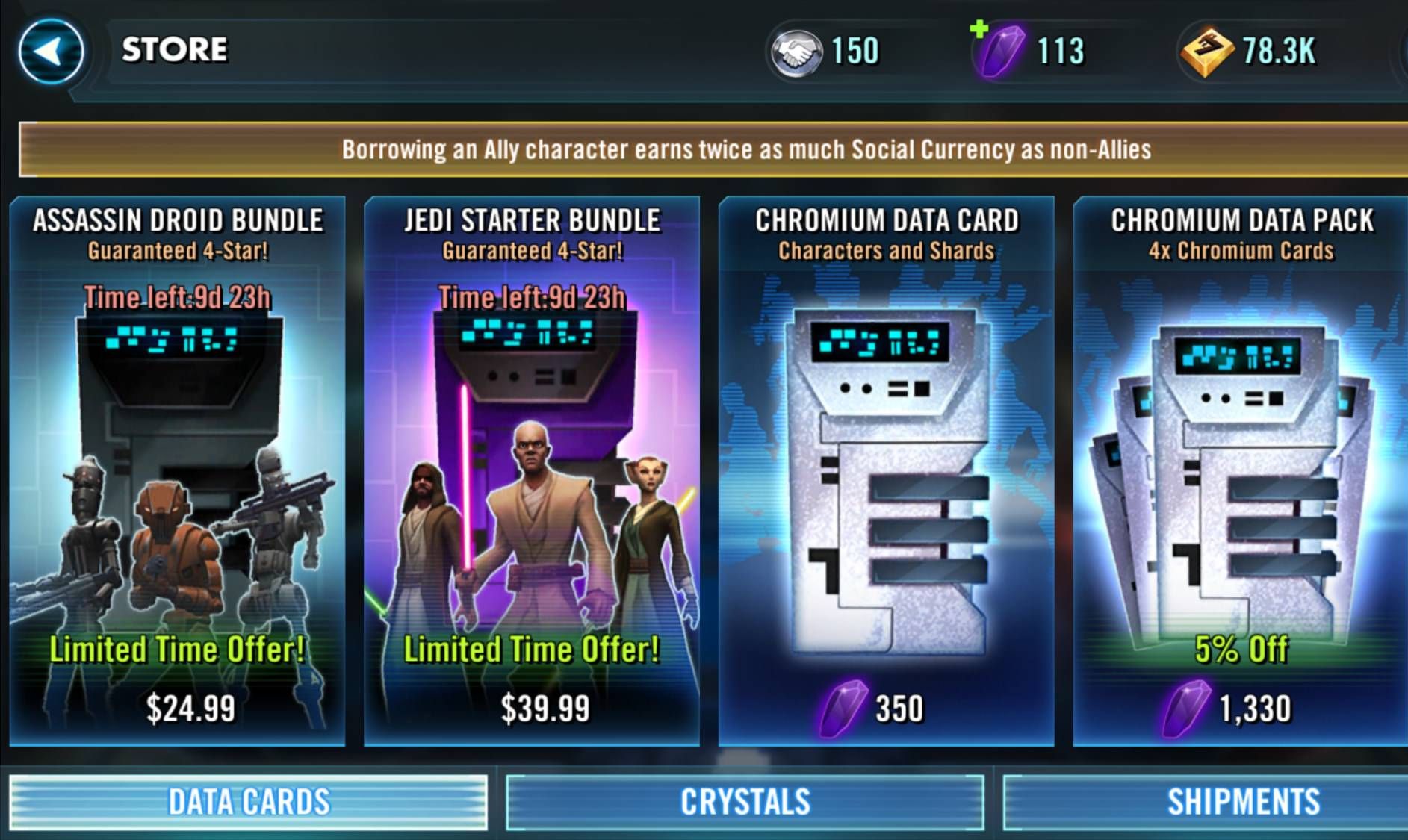Viewport: 1408px width, 840px height.
Task: Open the Assassin Droid Bundle offer
Action: coord(178,470)
